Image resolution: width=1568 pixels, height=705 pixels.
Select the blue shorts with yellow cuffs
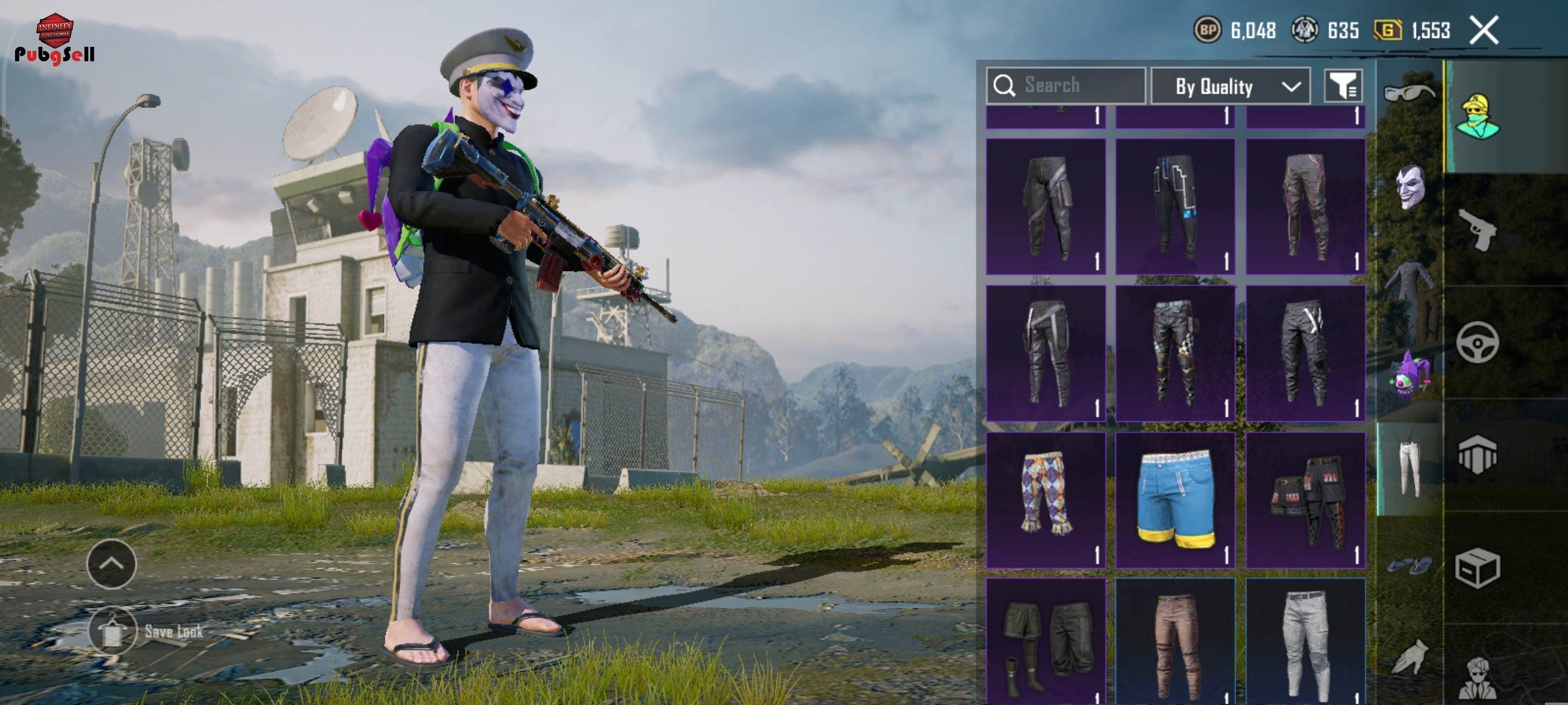pyautogui.click(x=1175, y=499)
